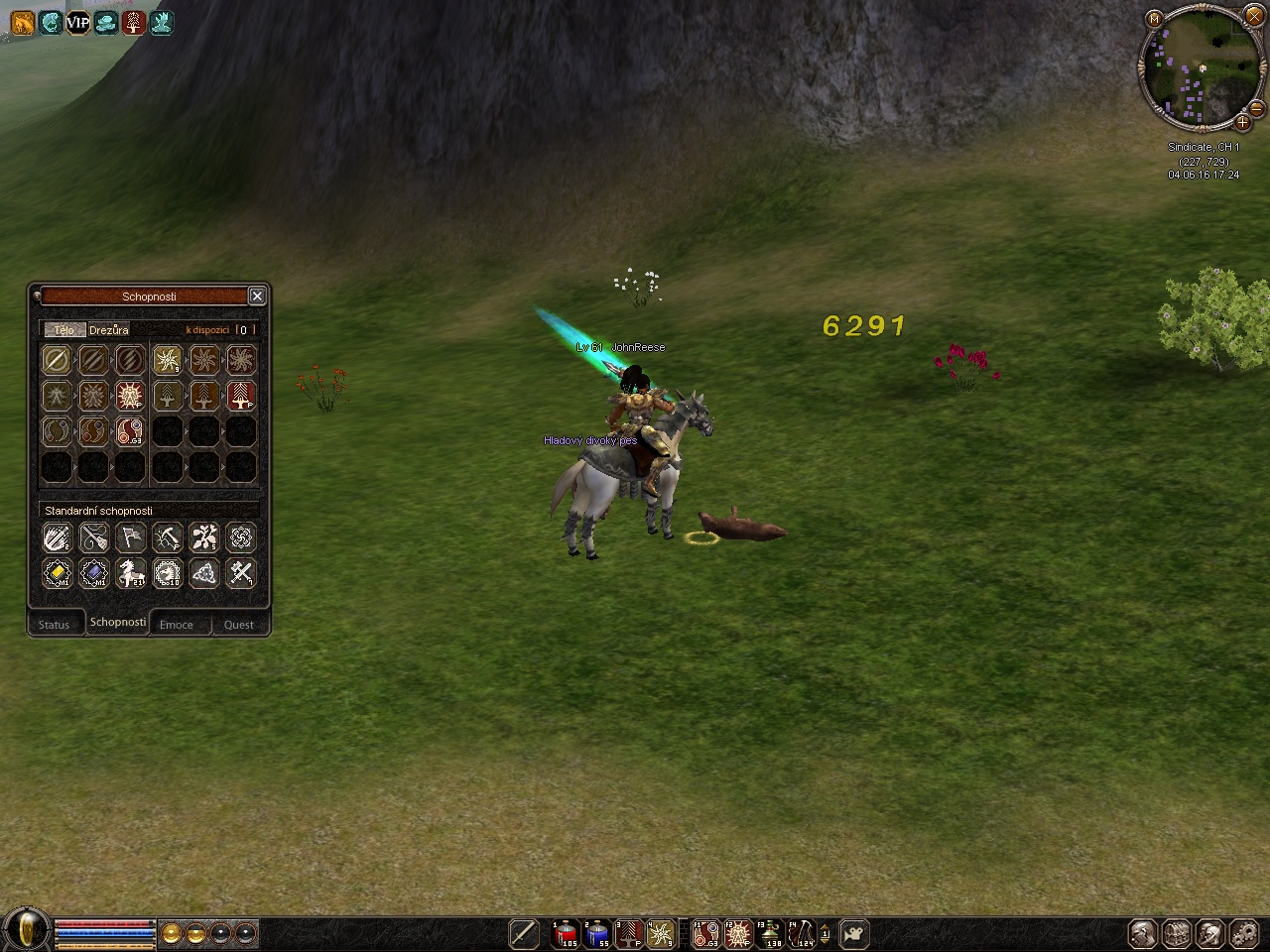The height and width of the screenshot is (952, 1270).
Task: Click the white horse riding skill icon
Action: [130, 573]
